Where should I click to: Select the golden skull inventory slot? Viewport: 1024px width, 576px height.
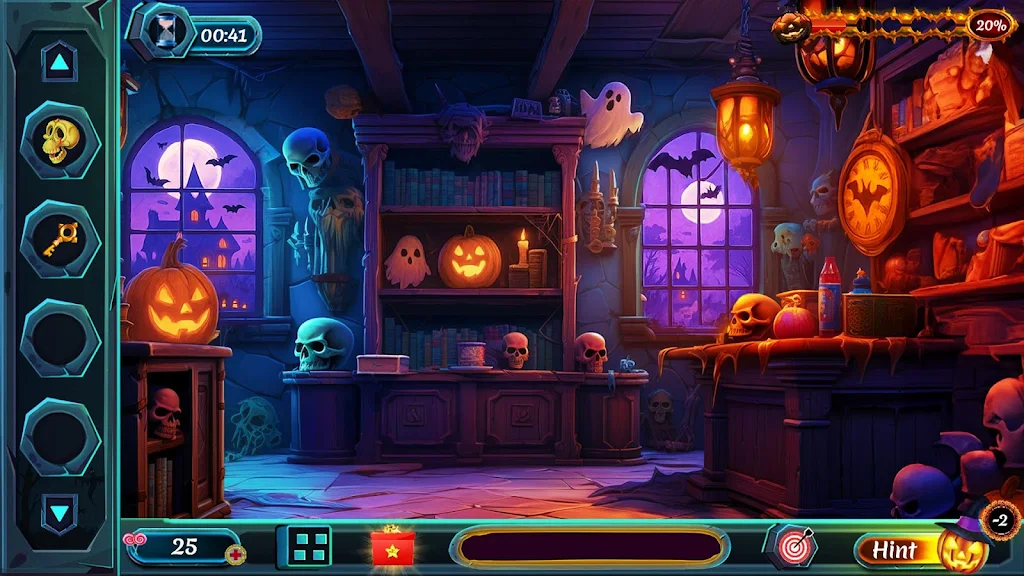pos(60,140)
